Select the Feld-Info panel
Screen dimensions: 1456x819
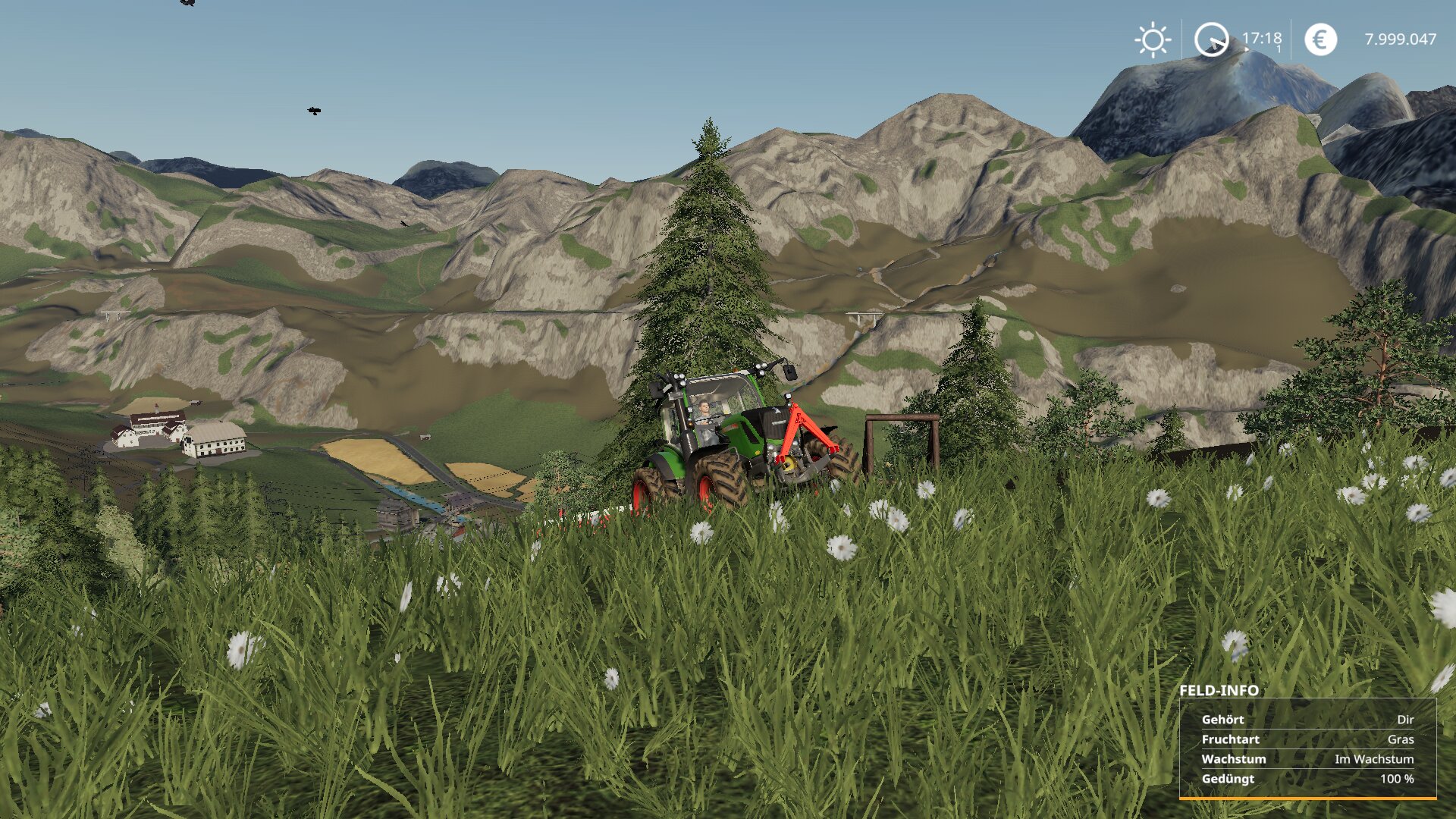click(1307, 748)
